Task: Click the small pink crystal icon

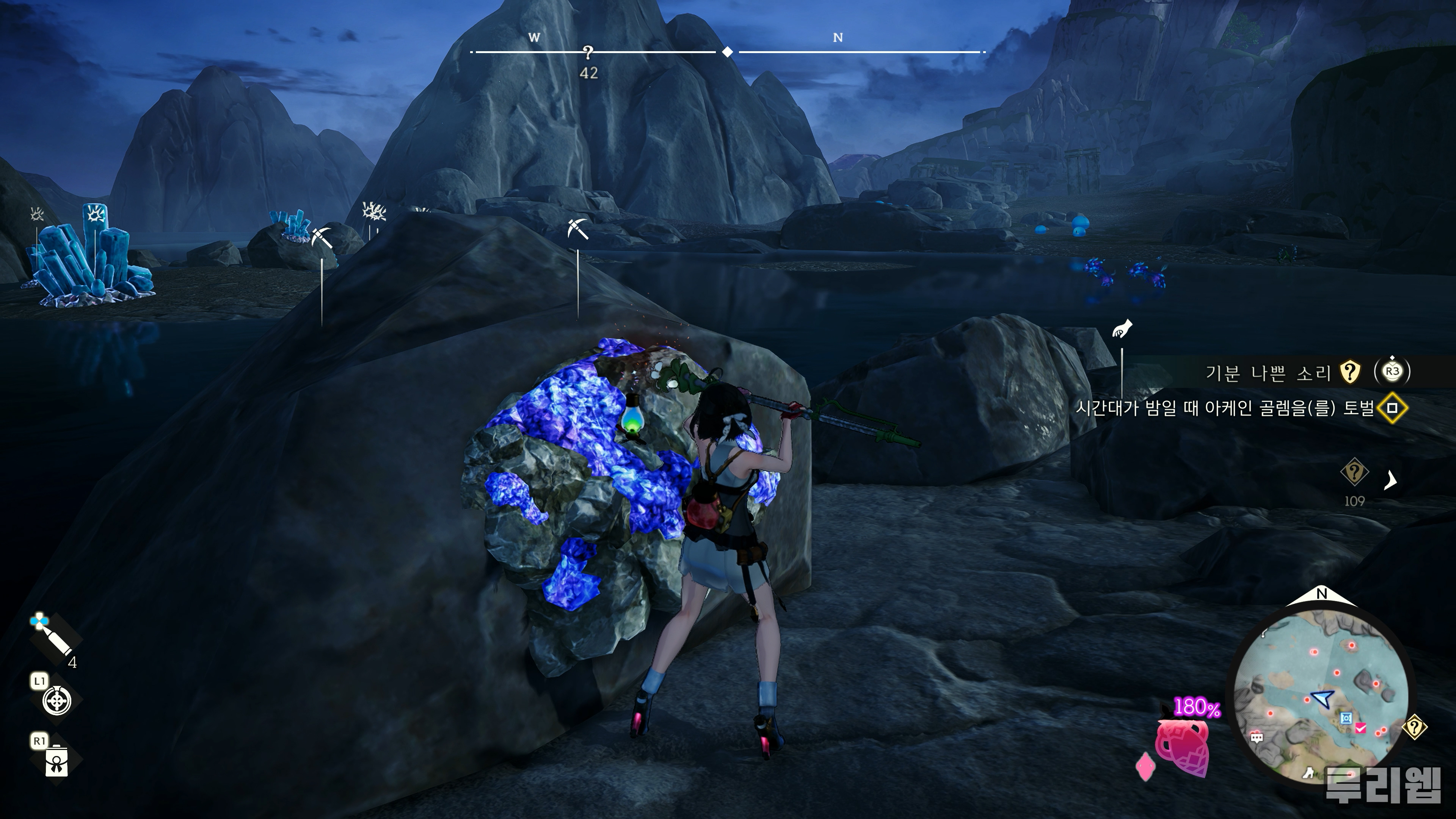Action: [x=1145, y=767]
